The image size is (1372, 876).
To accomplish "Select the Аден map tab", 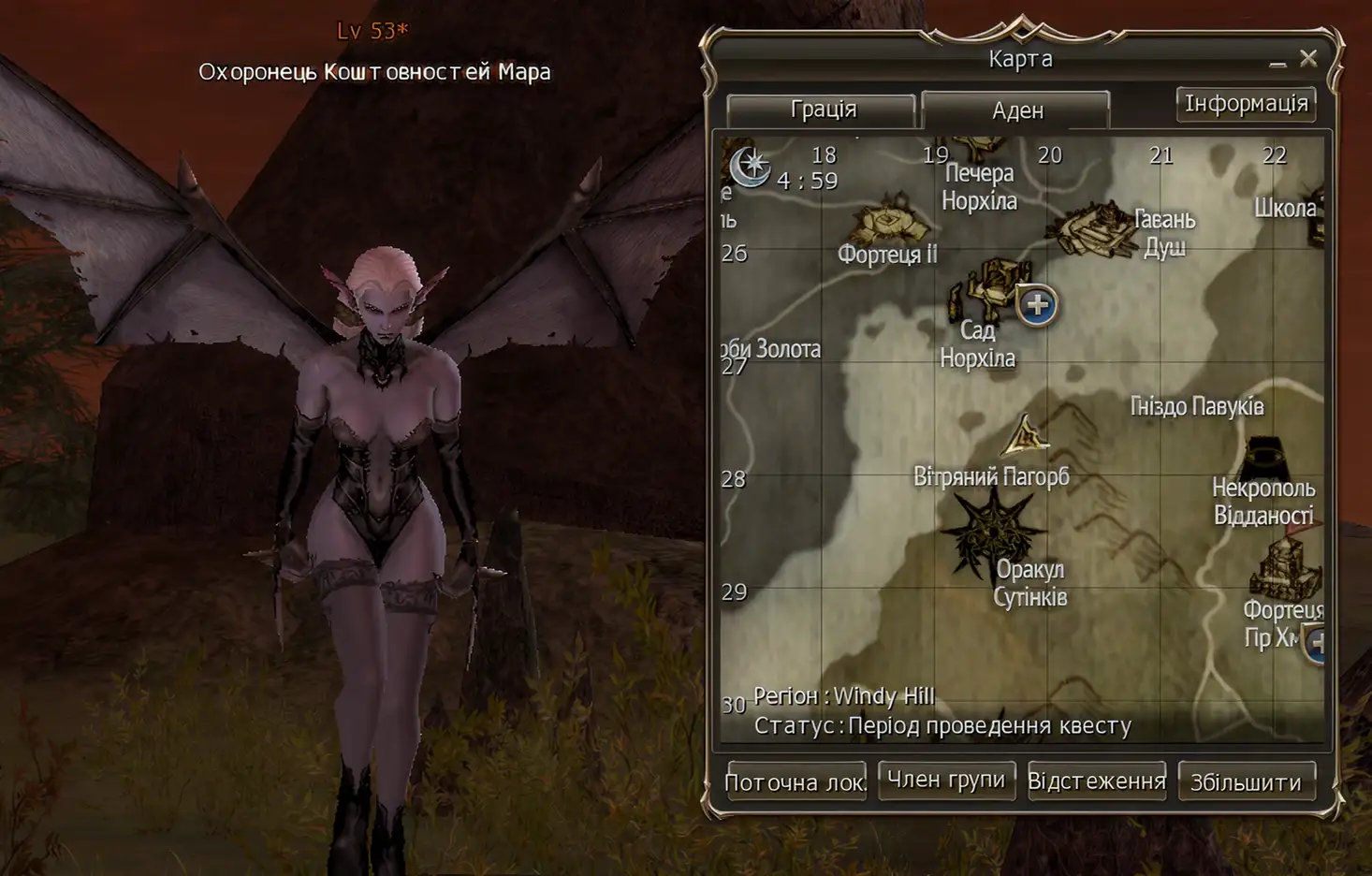I will pyautogui.click(x=1015, y=109).
